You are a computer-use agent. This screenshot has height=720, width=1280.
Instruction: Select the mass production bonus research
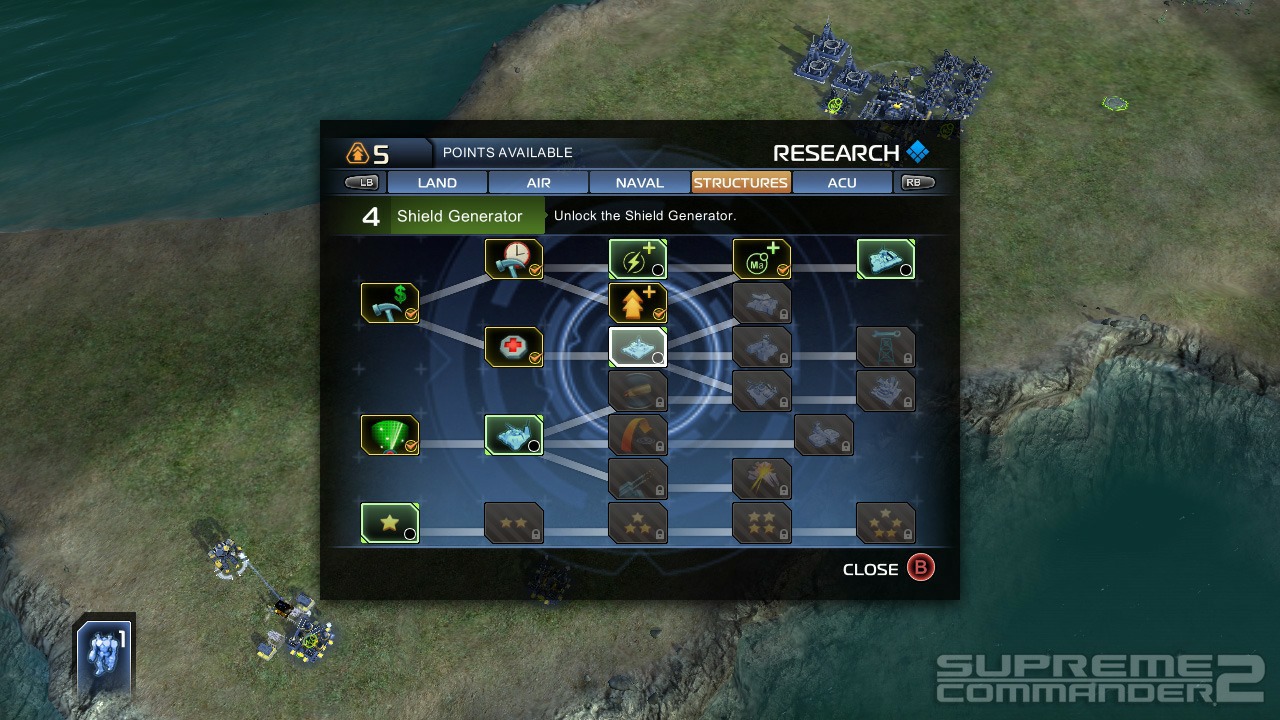(761, 258)
